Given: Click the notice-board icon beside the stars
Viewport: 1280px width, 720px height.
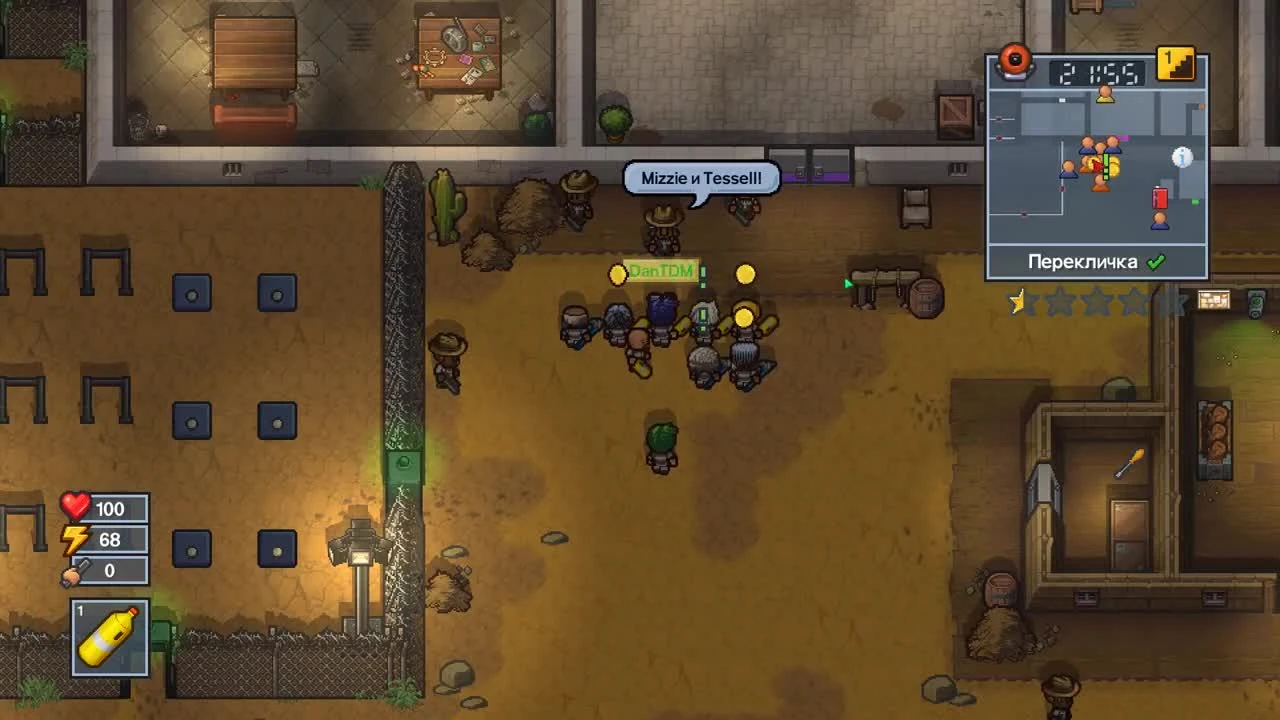Looking at the screenshot, I should tap(1214, 301).
